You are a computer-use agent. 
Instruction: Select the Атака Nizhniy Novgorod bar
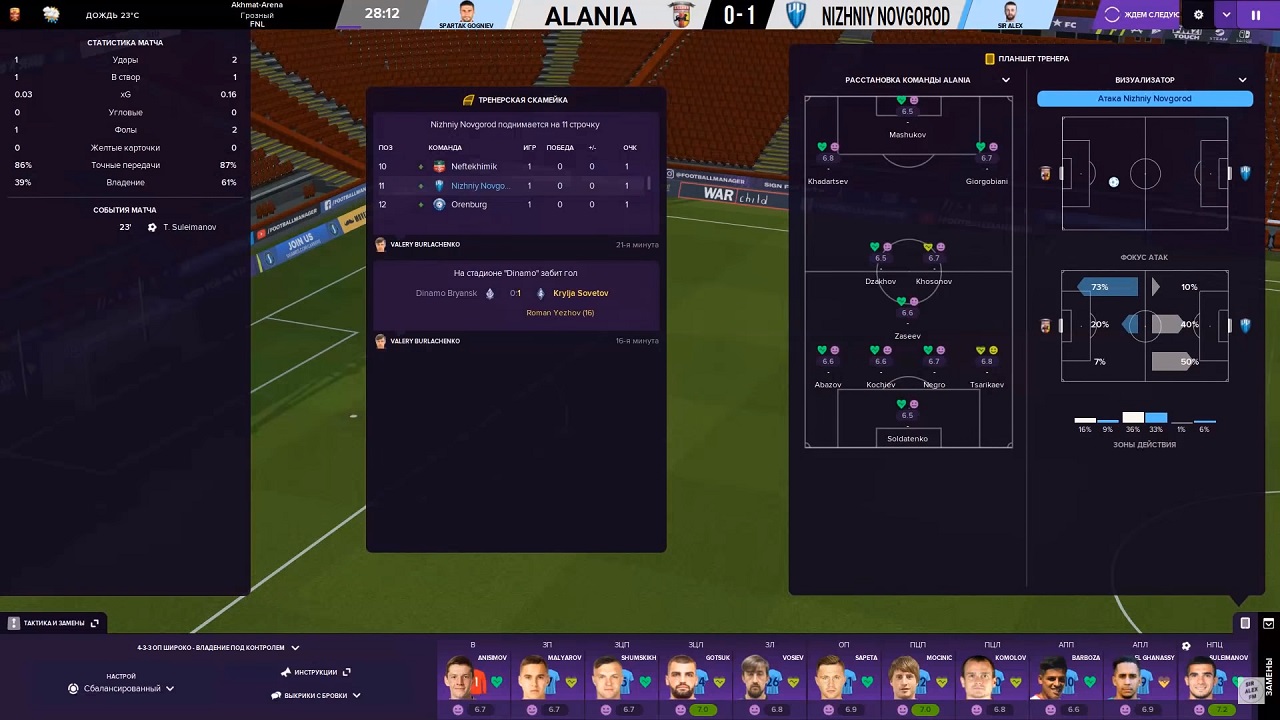click(x=1144, y=99)
